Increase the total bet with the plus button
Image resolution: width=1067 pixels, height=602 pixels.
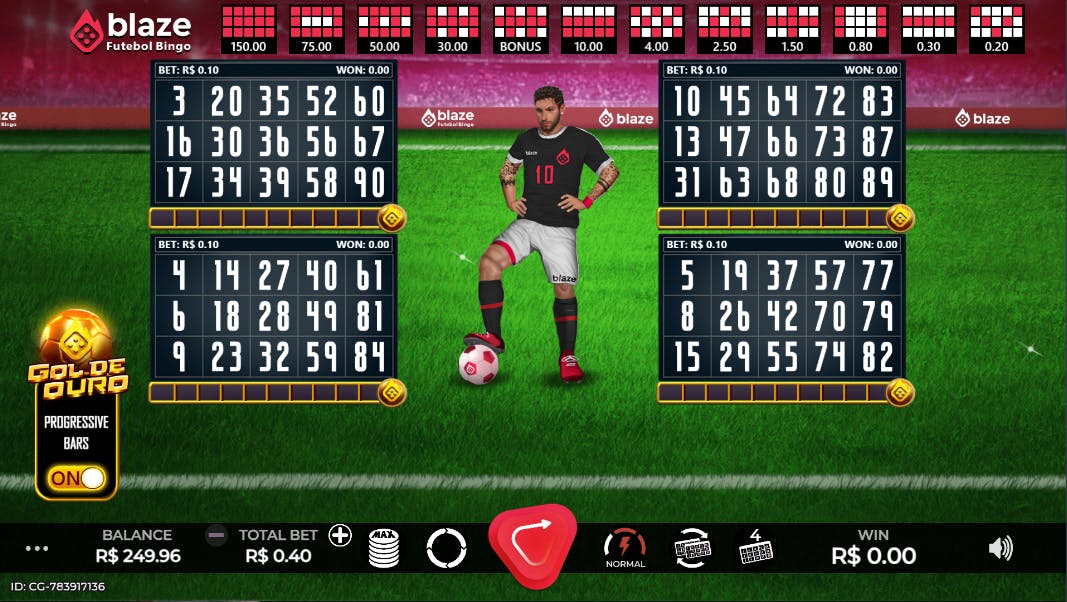341,535
